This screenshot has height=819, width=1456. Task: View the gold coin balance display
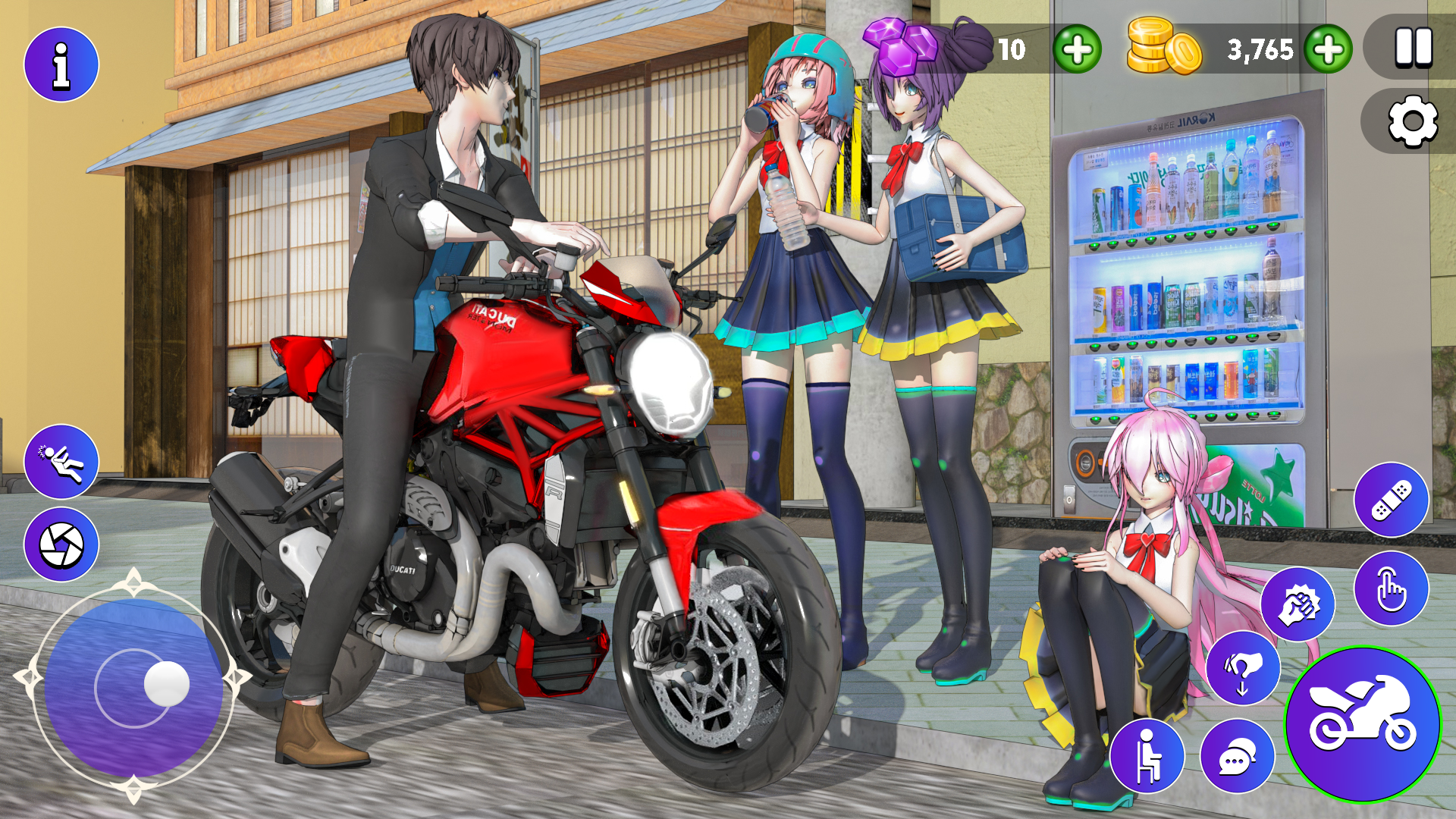[x=1260, y=51]
